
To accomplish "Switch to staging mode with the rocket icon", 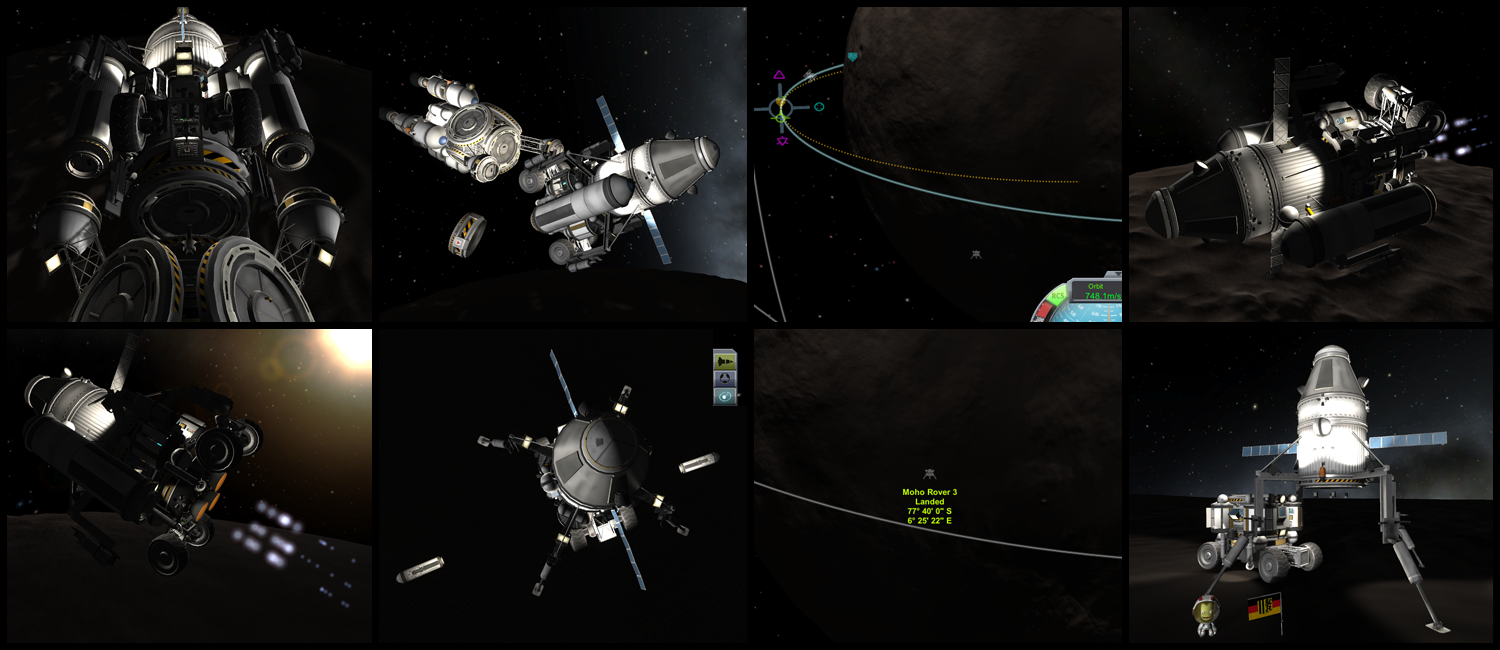I will (725, 359).
